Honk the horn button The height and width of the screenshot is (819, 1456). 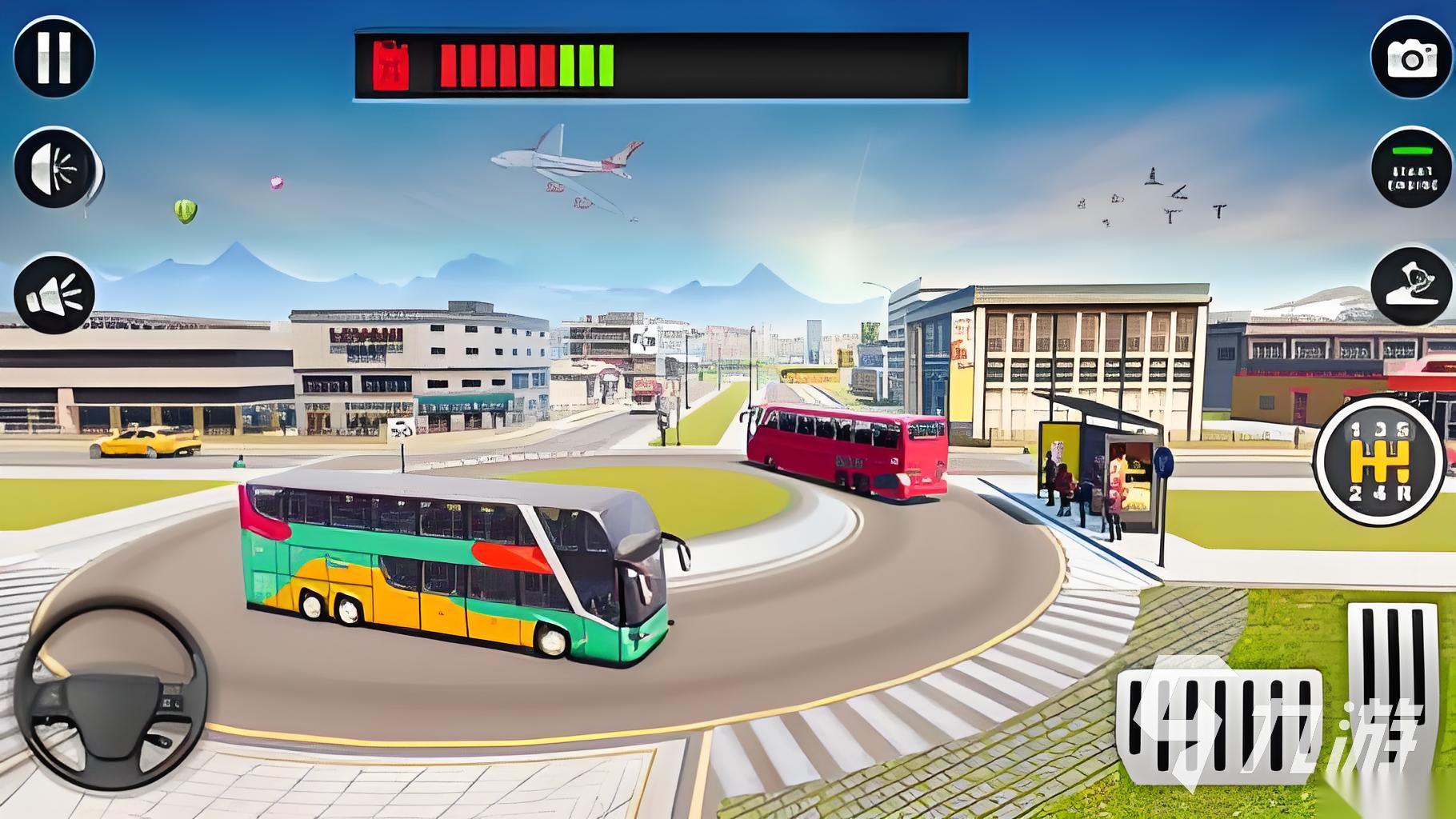54,295
